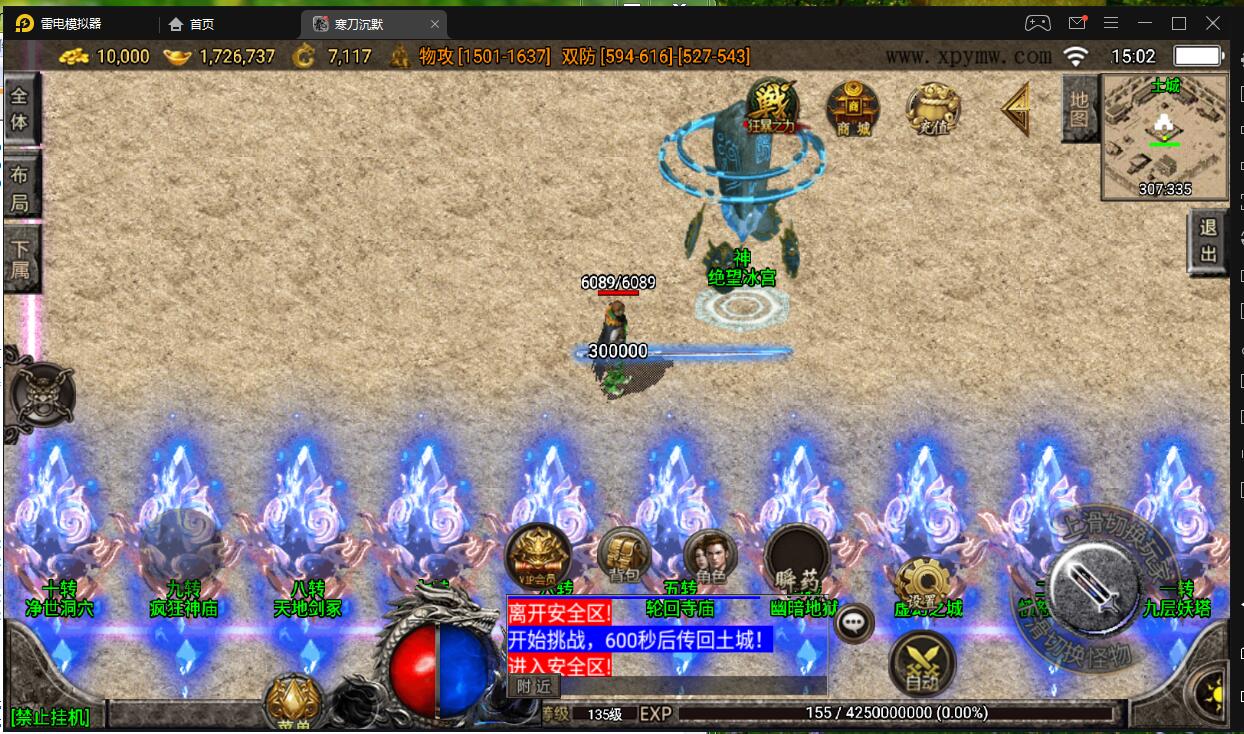The image size is (1244, 734).
Task: Use the 瞬药 instant potion button
Action: click(x=797, y=558)
